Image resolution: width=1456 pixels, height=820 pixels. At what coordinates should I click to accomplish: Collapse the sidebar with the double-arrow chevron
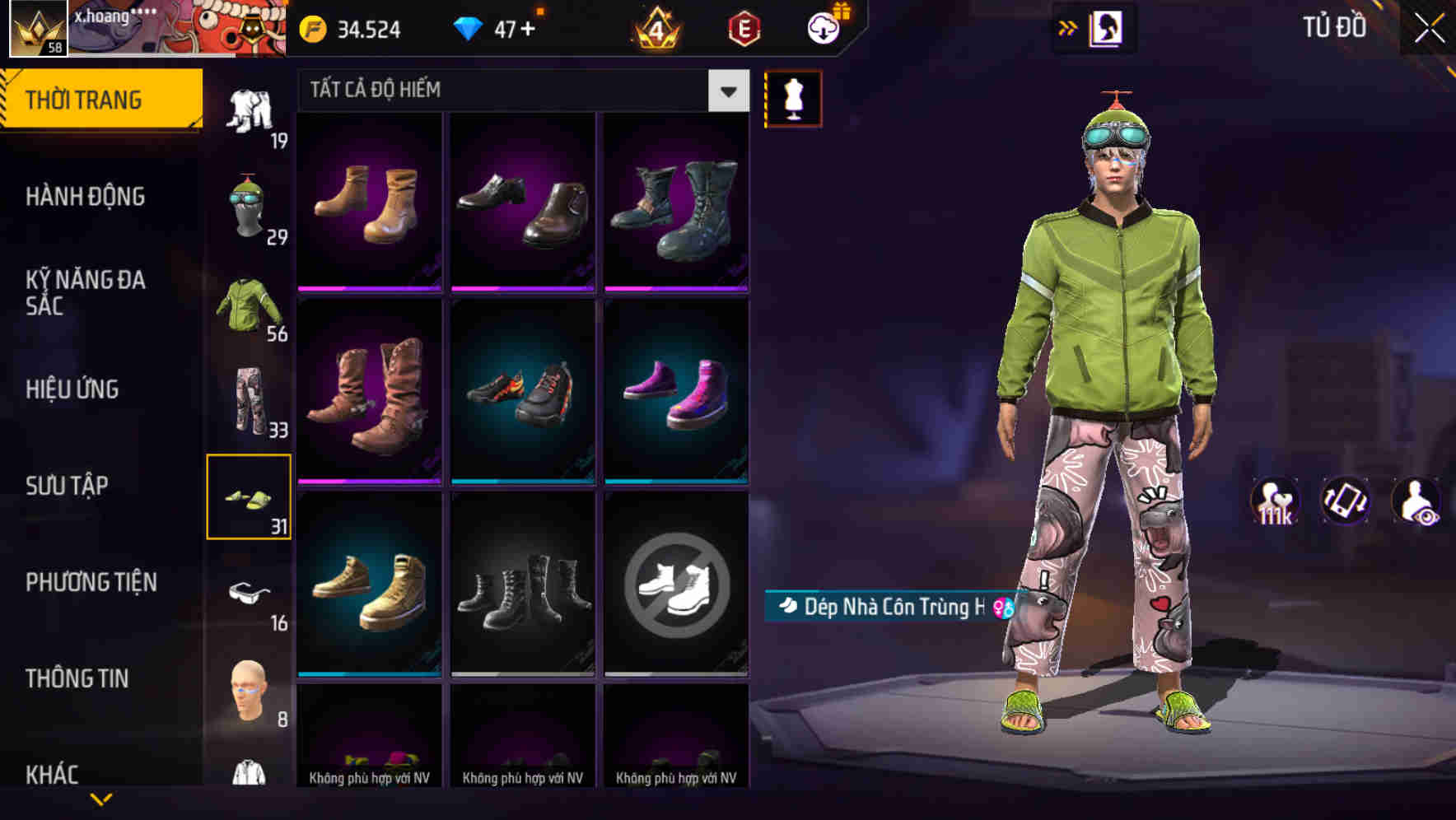point(1068,27)
